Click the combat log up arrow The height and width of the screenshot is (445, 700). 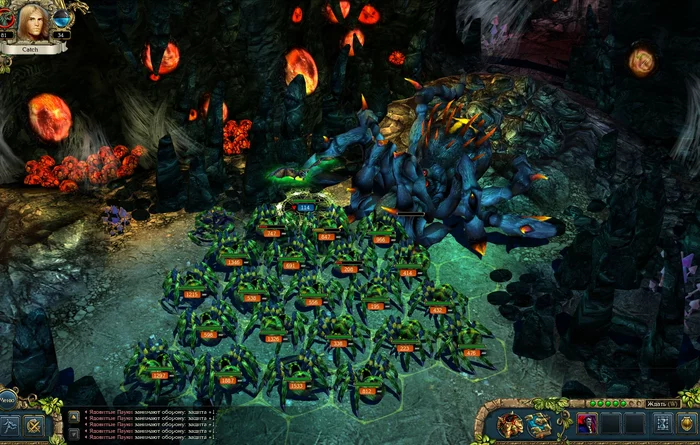pos(73,417)
